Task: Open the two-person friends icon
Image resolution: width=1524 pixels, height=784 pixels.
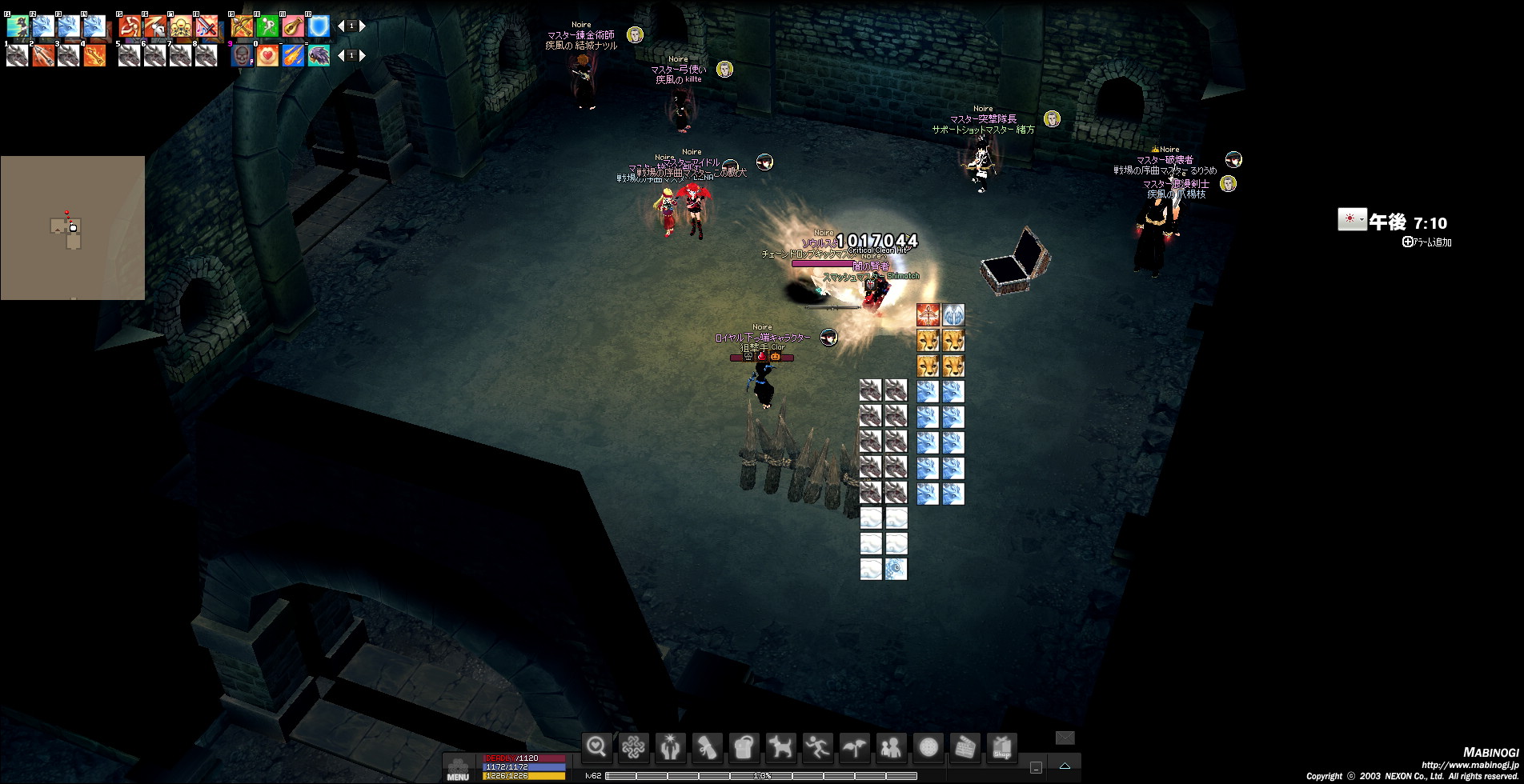Action: click(891, 747)
